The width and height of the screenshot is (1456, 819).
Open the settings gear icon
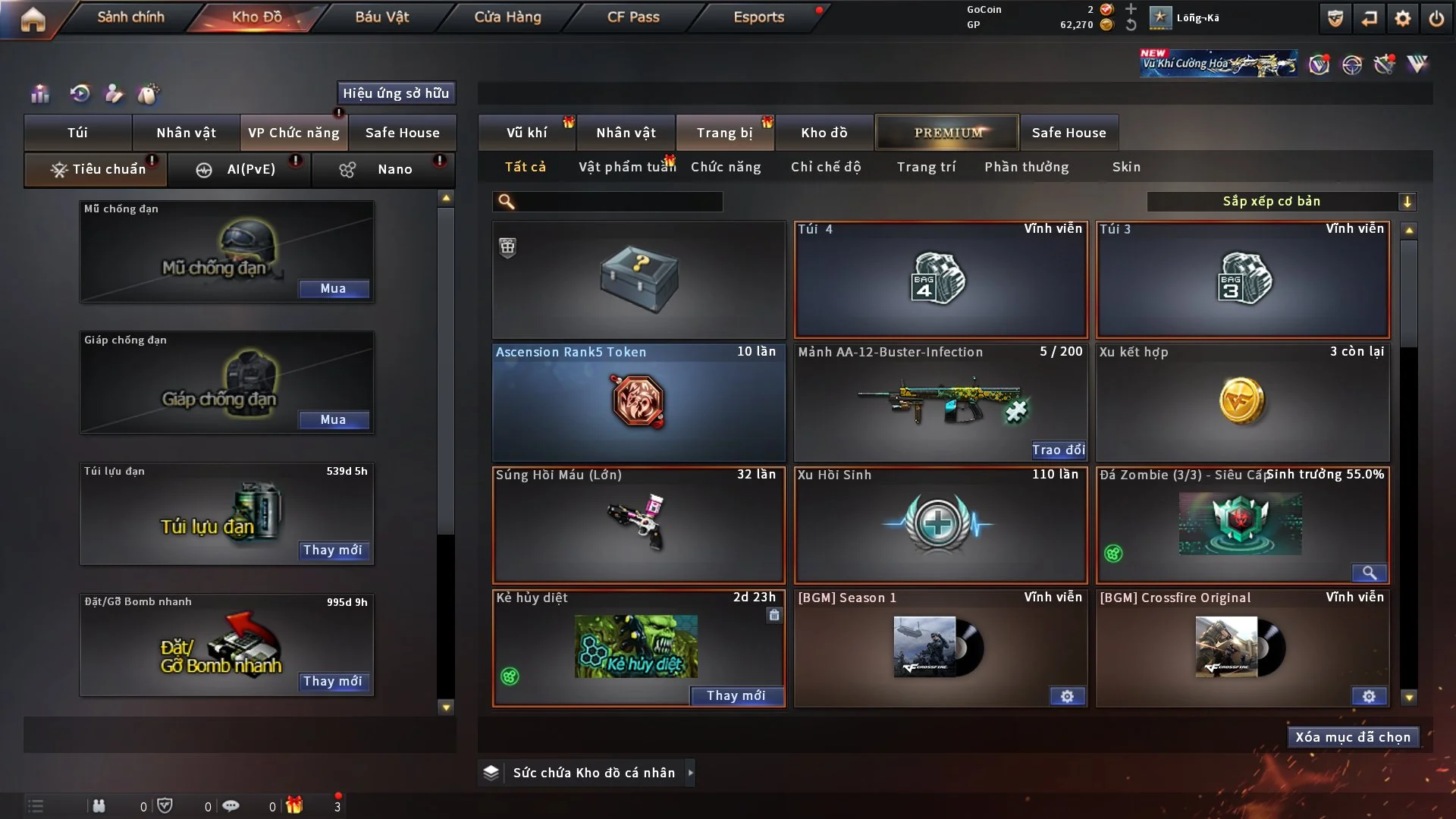(1402, 18)
